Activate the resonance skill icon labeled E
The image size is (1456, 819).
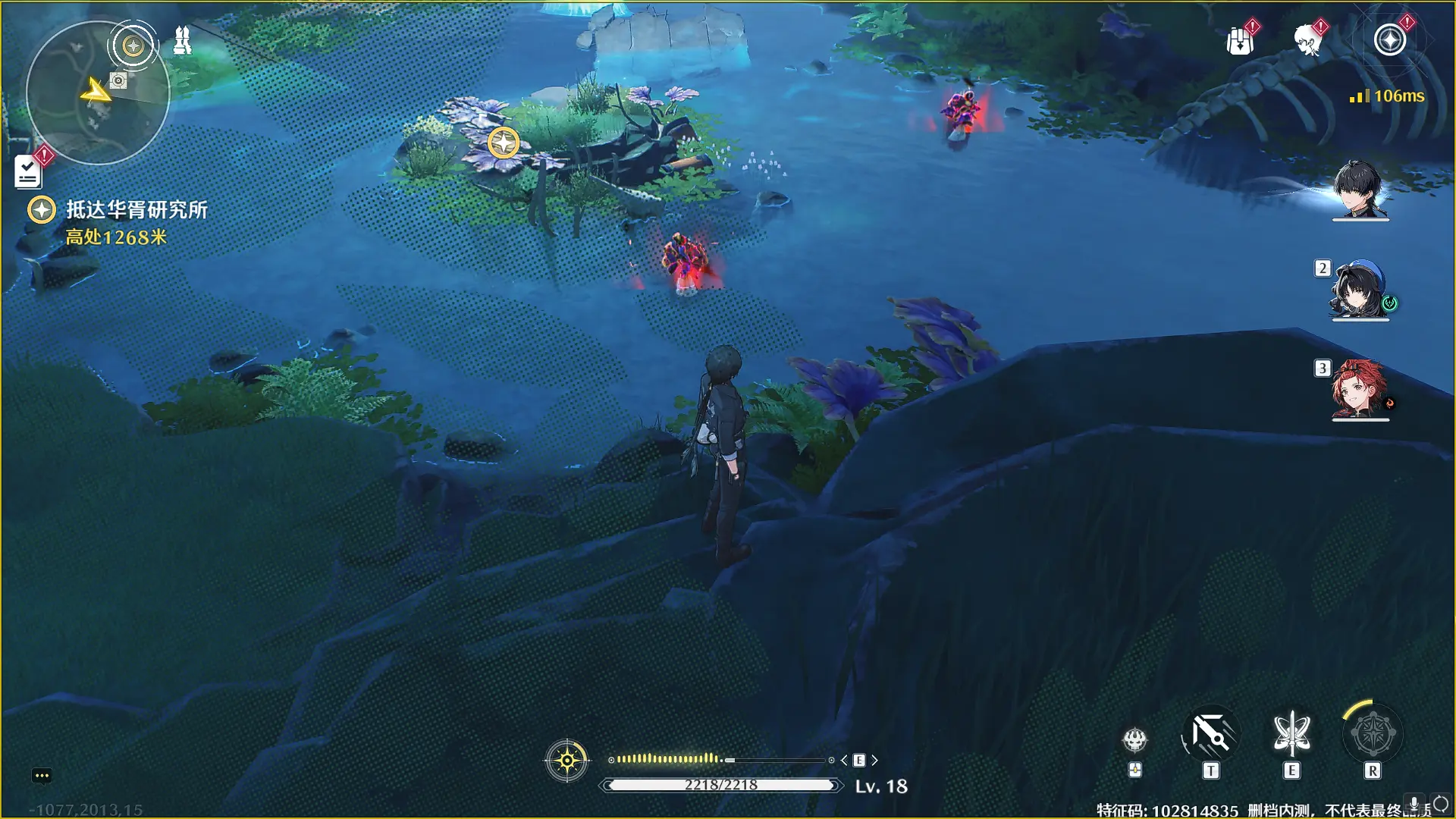click(1291, 735)
